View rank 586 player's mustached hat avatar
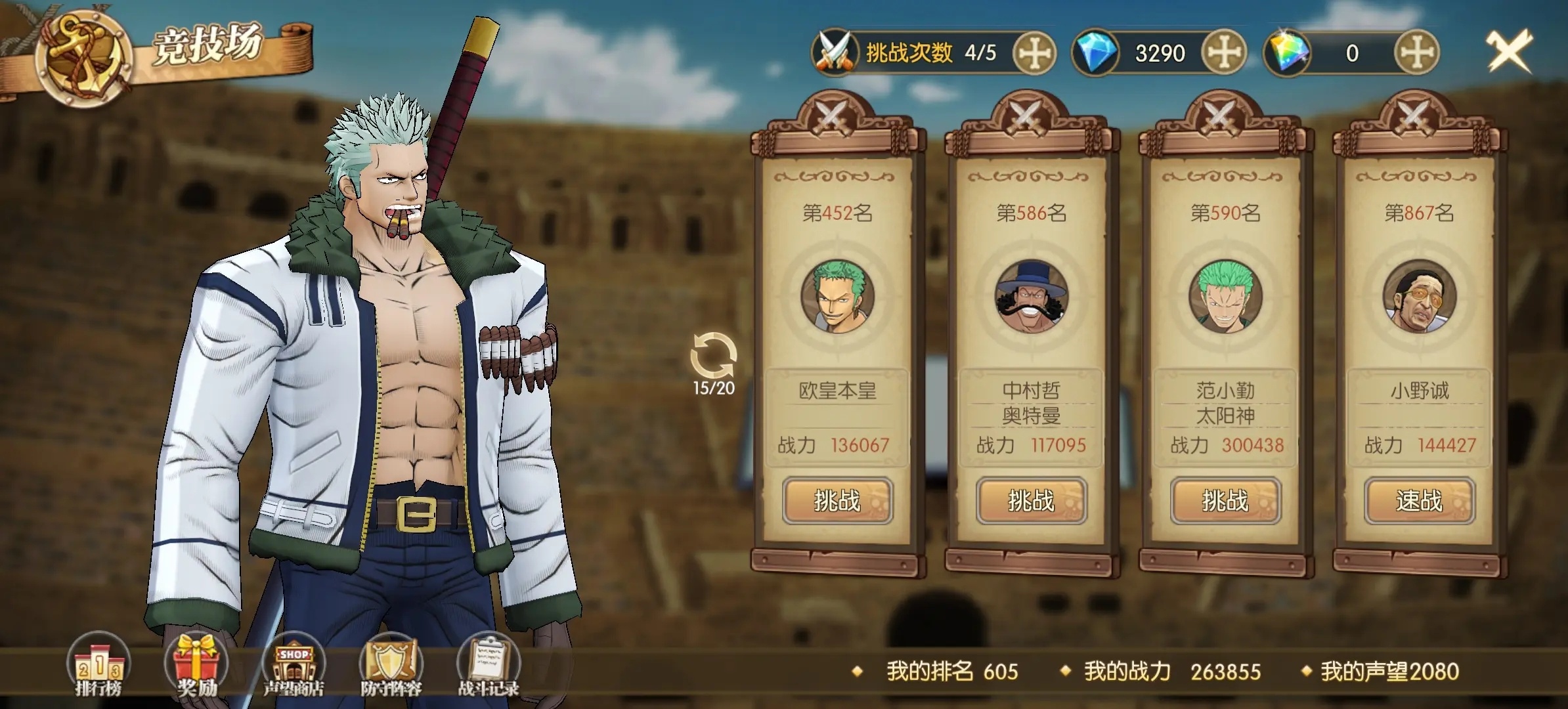 tap(1031, 296)
